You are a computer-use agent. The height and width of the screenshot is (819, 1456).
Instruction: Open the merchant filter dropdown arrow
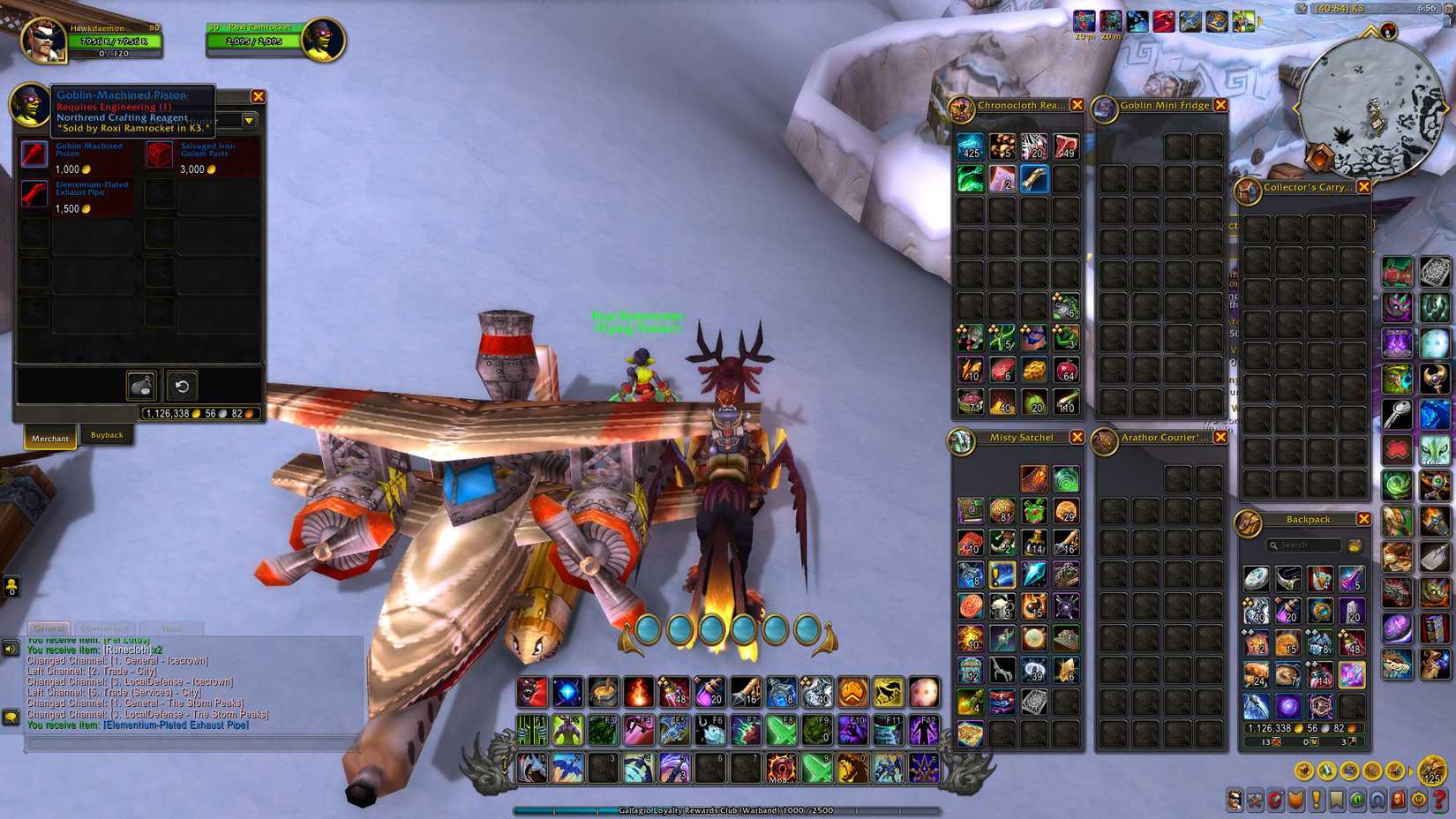pyautogui.click(x=249, y=122)
